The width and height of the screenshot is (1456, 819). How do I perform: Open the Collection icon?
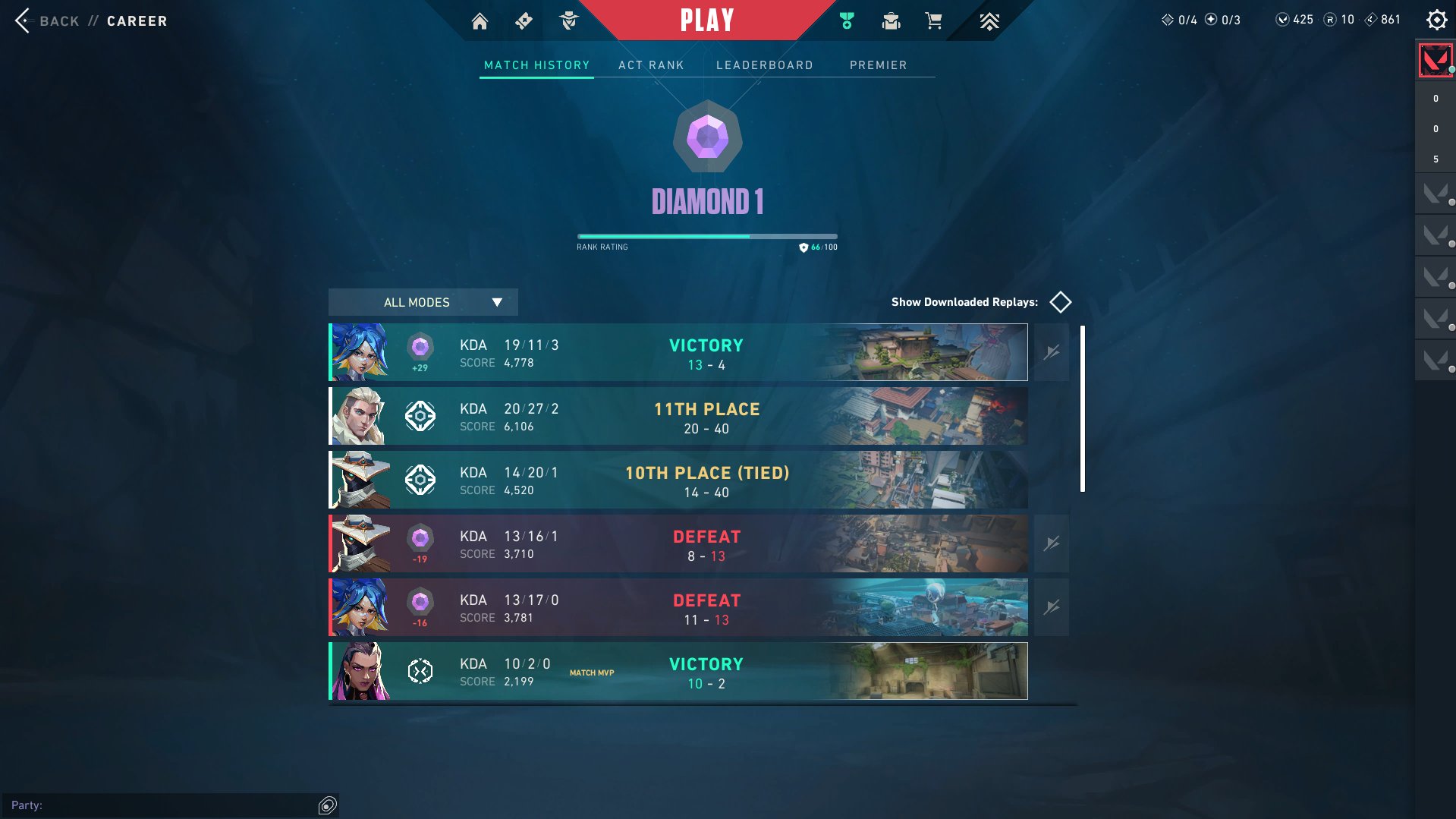891,20
